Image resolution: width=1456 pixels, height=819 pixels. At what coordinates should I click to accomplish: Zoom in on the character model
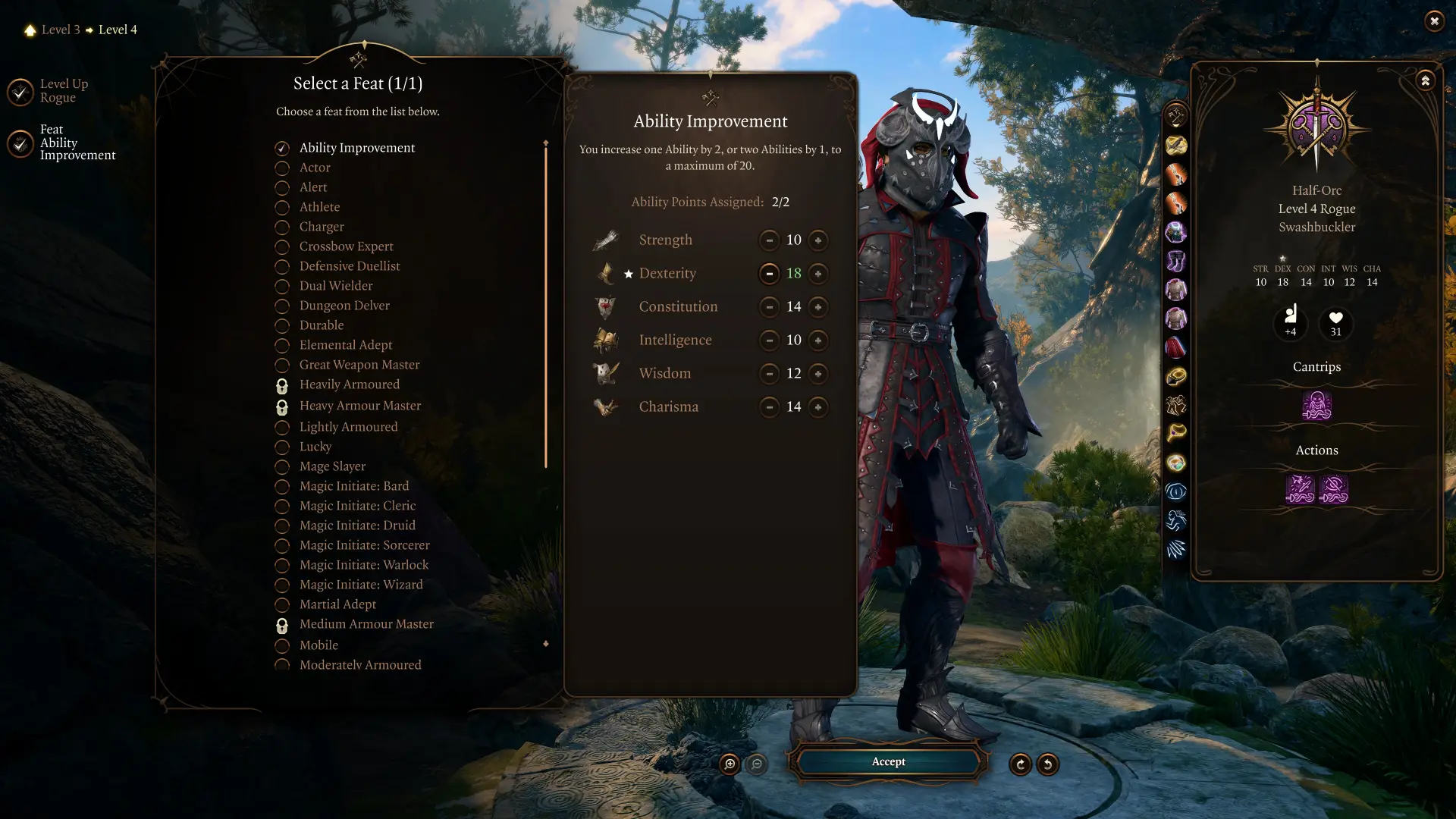pyautogui.click(x=730, y=764)
